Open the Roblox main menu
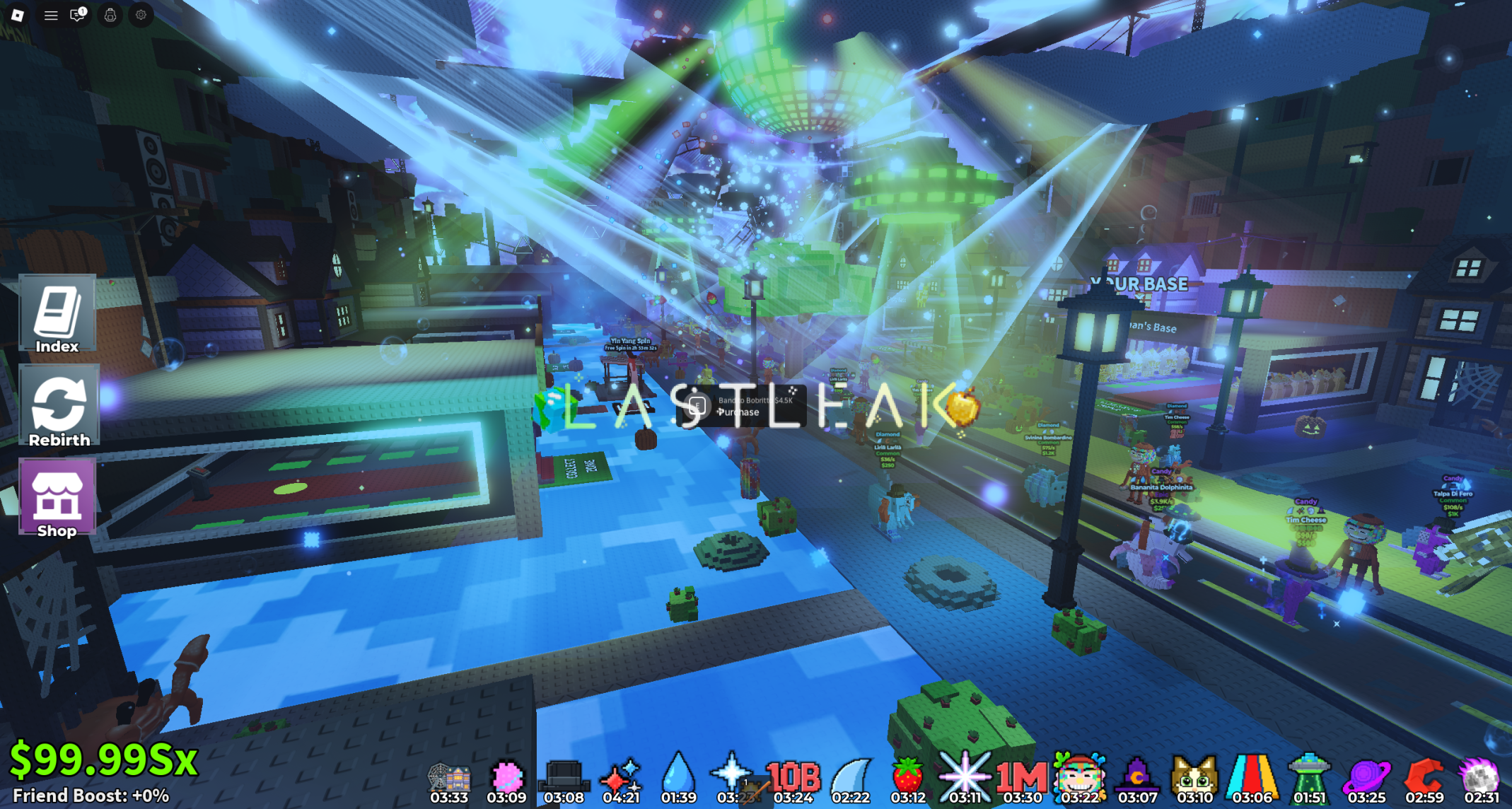 tap(18, 15)
